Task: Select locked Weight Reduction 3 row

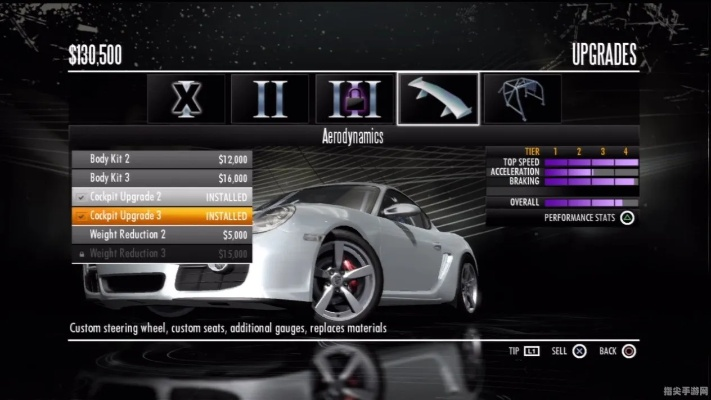Action: (161, 253)
